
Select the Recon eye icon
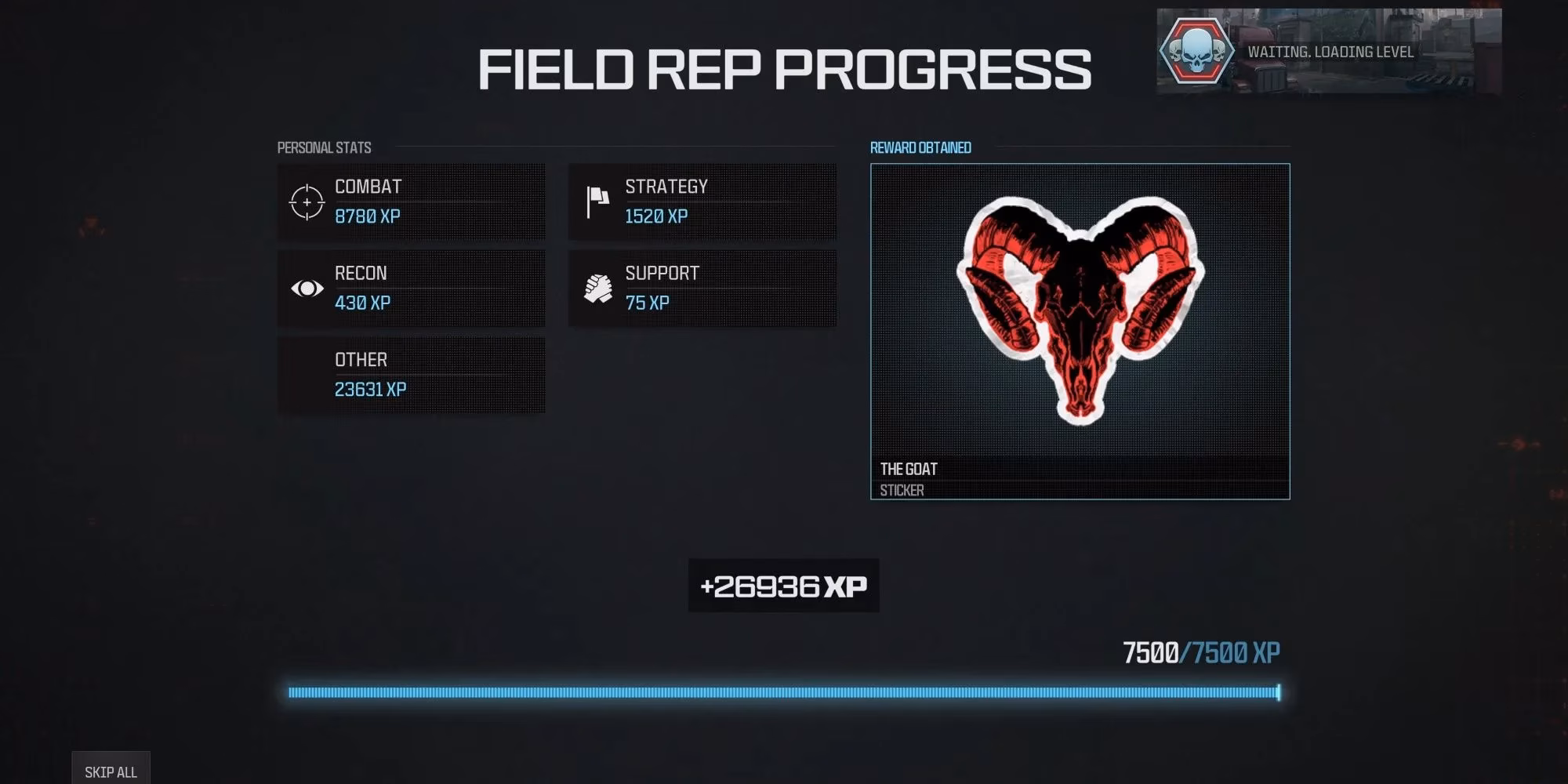point(307,289)
